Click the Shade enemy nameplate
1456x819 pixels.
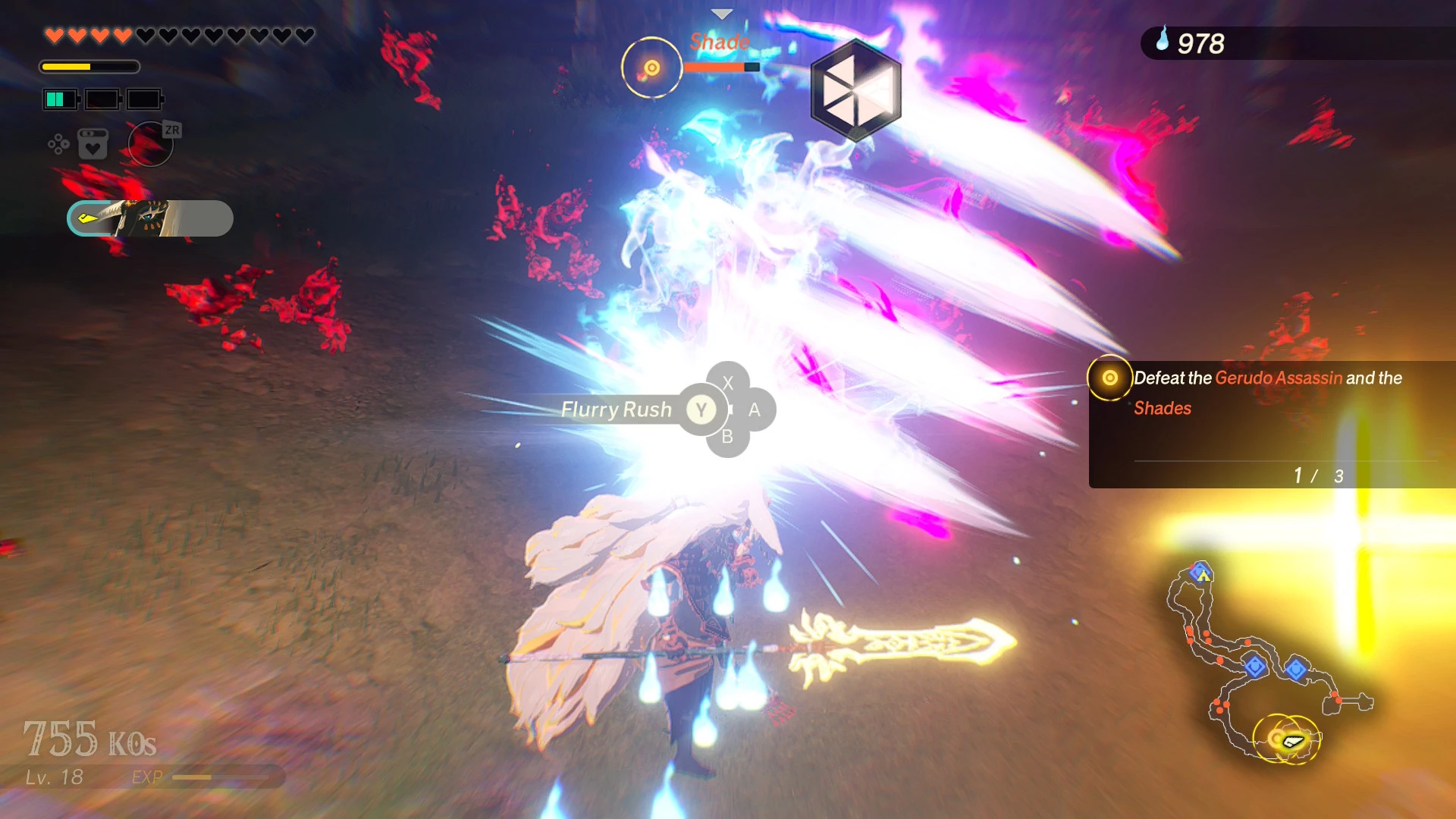point(718,42)
